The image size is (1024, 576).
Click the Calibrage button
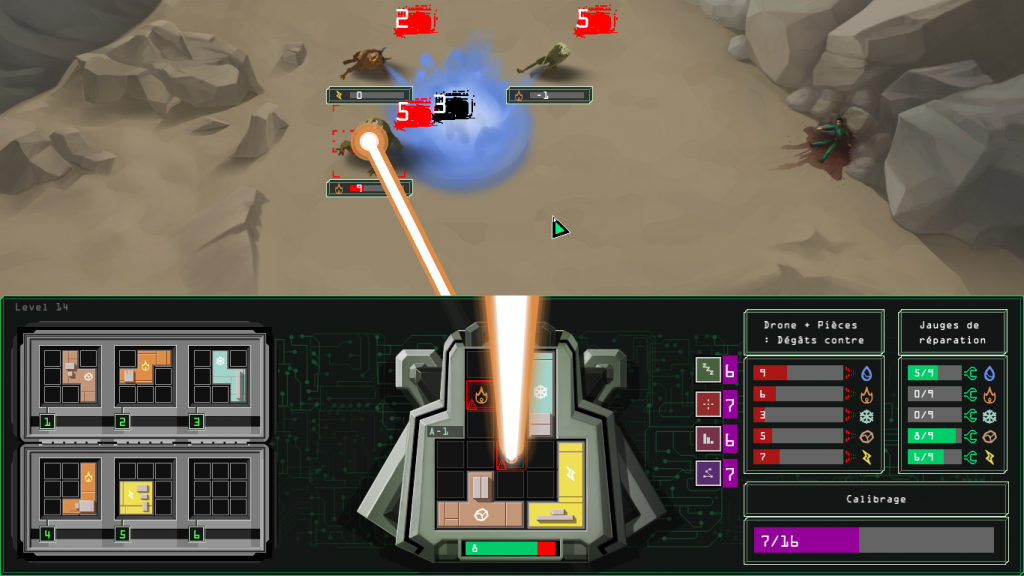[x=875, y=499]
